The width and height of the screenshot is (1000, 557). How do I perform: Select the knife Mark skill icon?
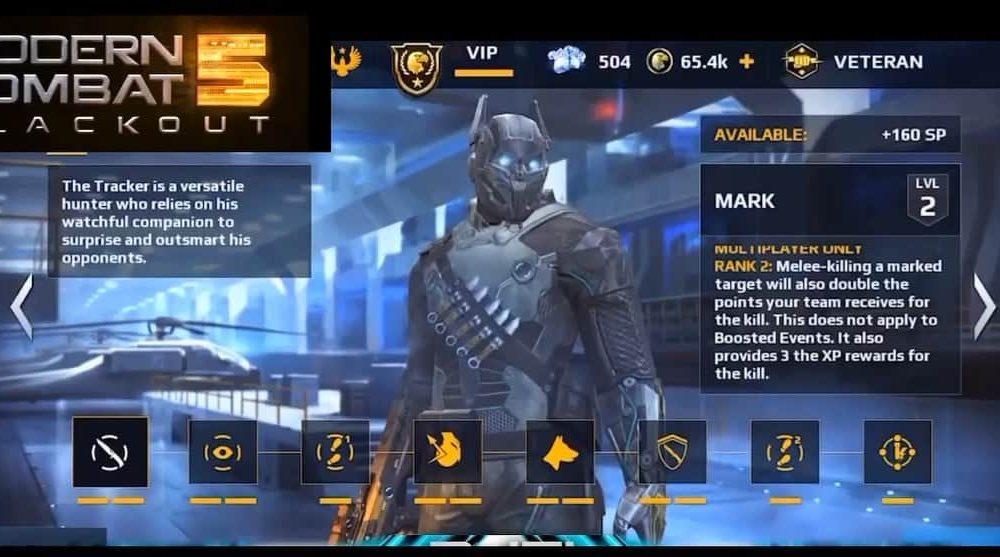(x=110, y=452)
